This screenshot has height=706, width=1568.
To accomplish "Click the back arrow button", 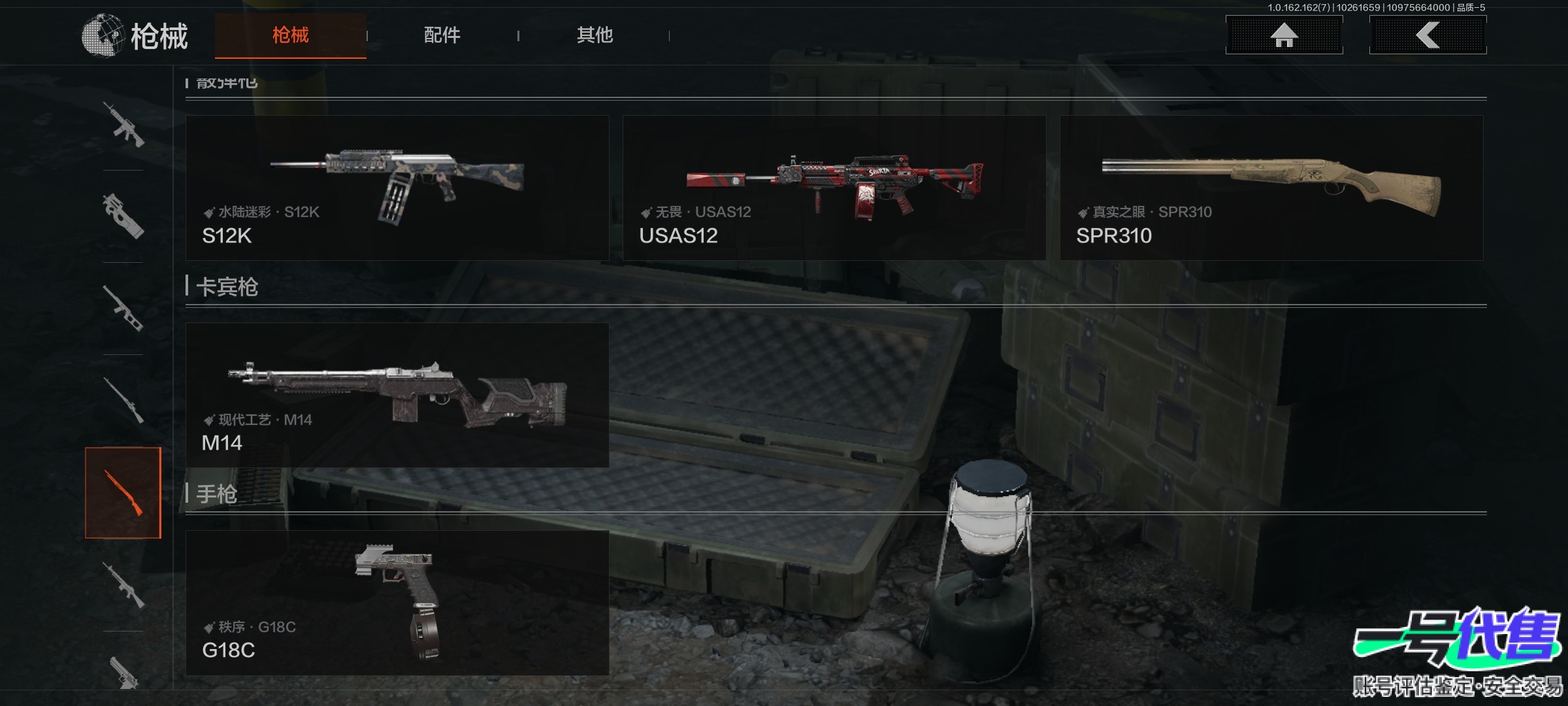I will (1428, 35).
